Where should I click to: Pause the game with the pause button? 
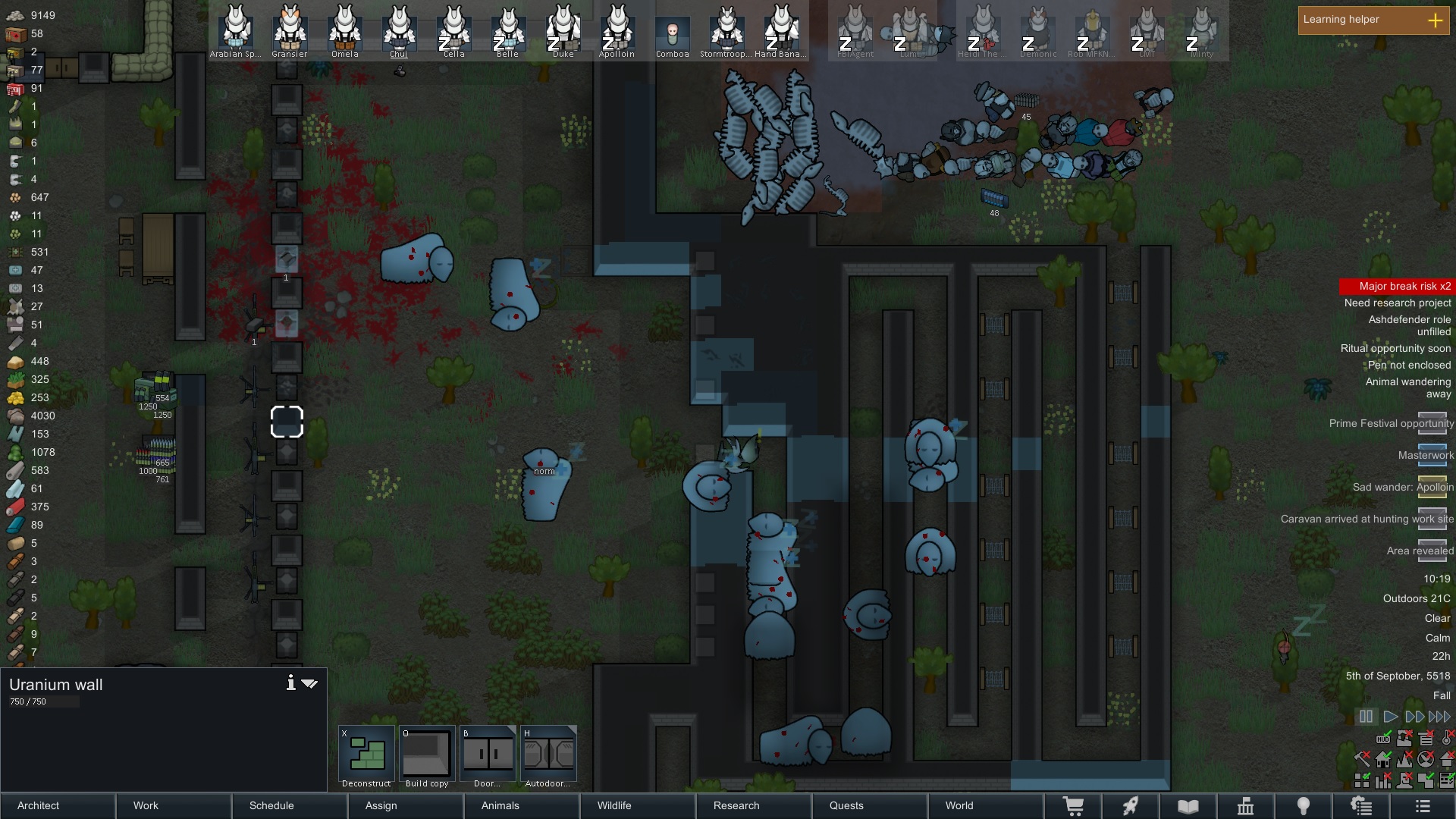click(x=1366, y=717)
